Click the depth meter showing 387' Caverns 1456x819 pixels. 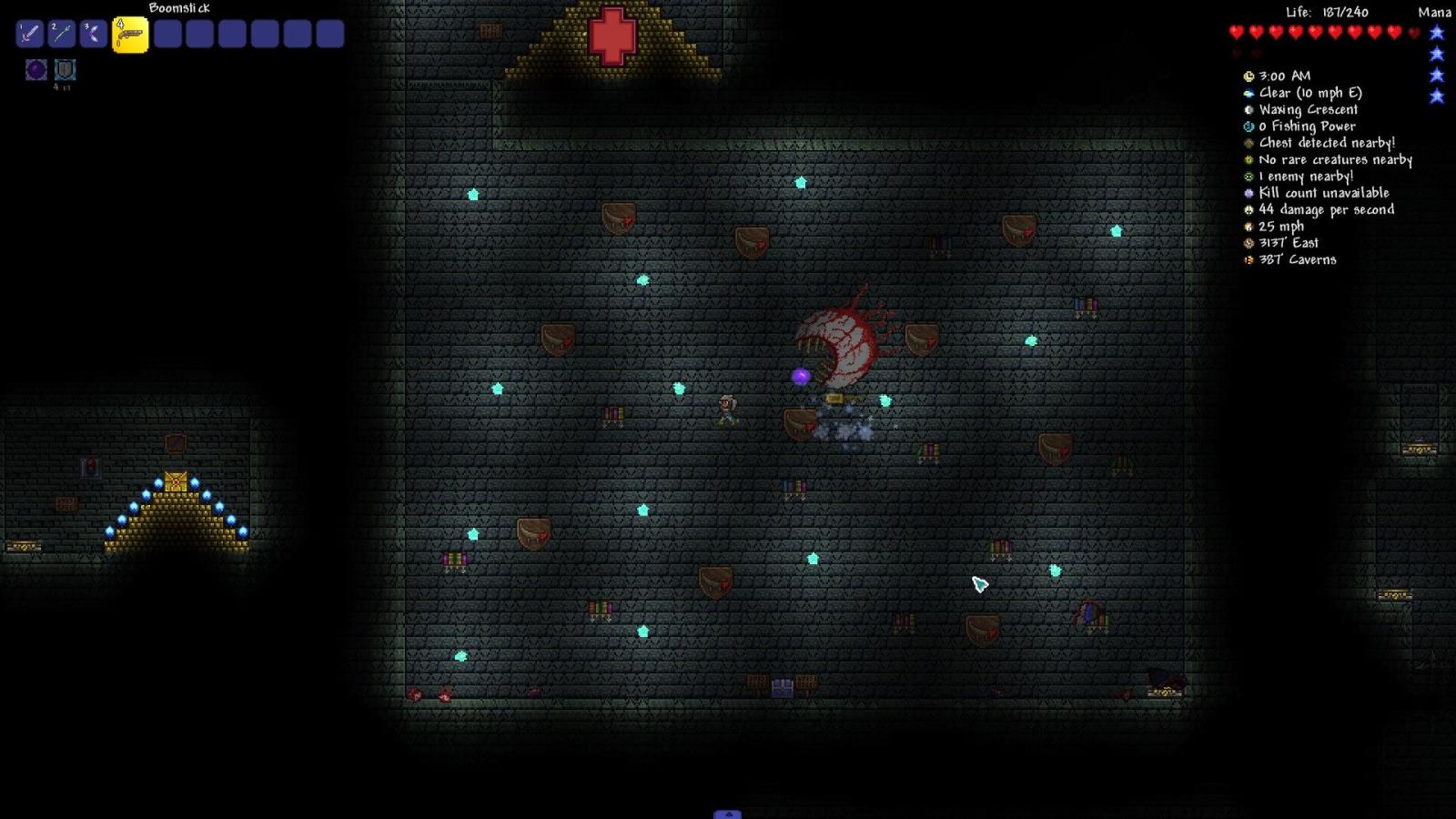click(1249, 259)
